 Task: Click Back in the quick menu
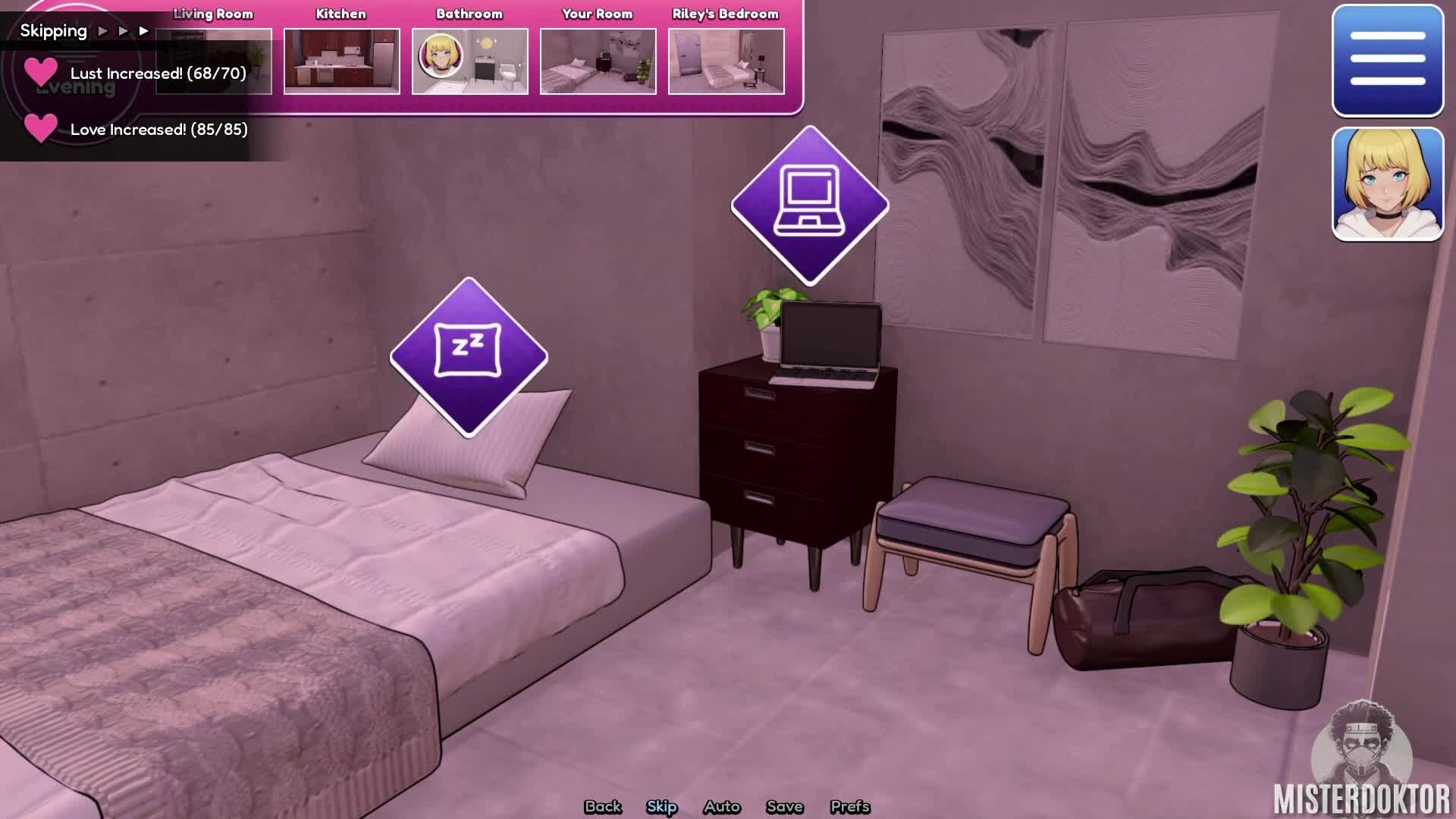point(603,806)
